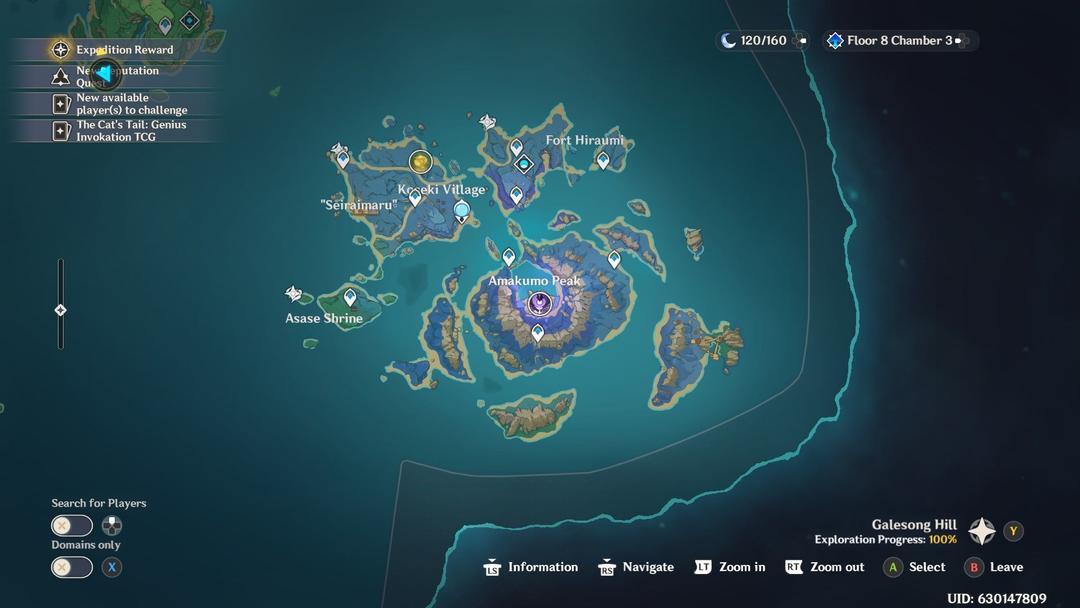The image size is (1080, 608).
Task: Open the Expedition Reward notification
Action: click(115, 49)
